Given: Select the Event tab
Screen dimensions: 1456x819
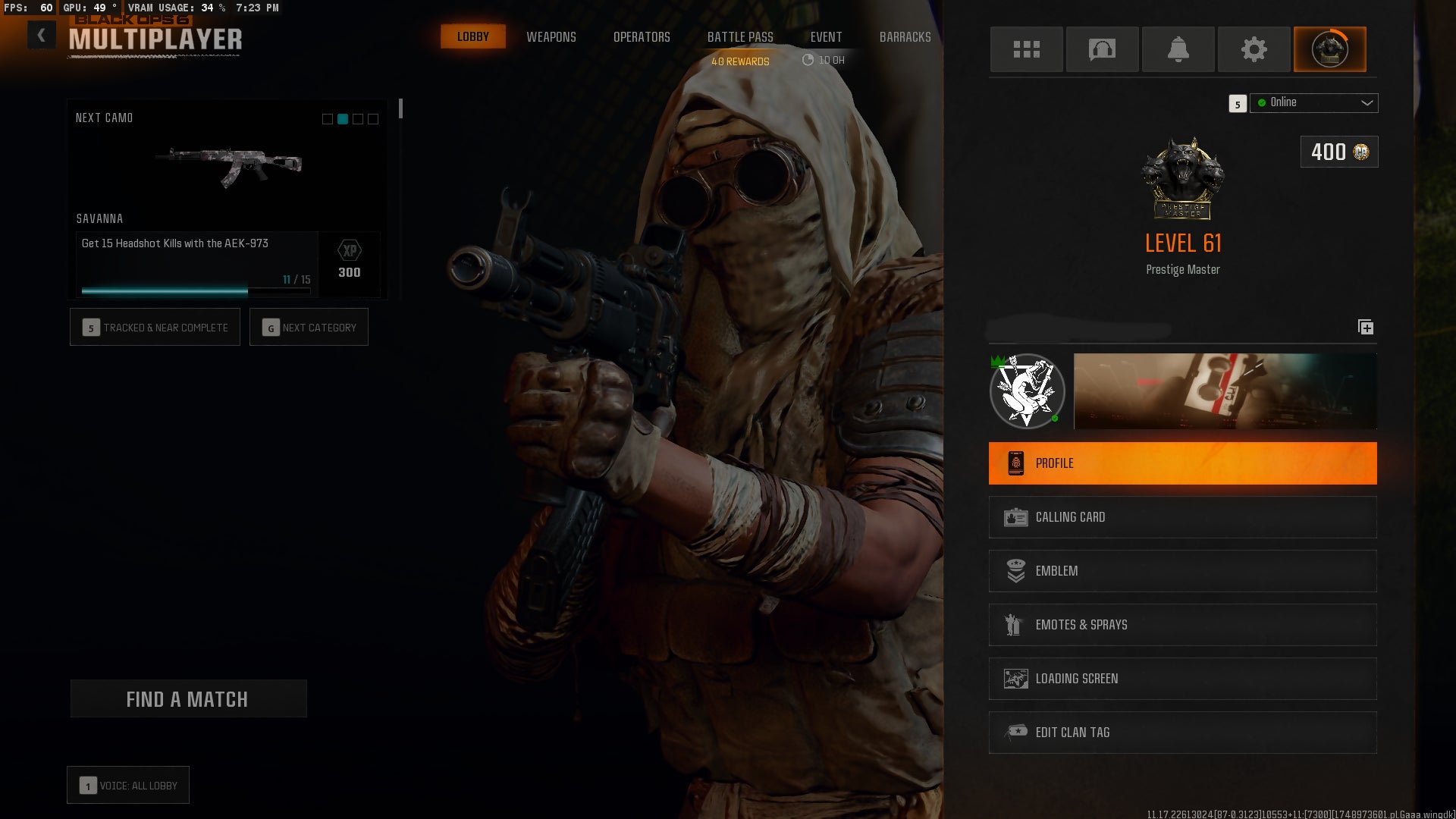Looking at the screenshot, I should point(826,36).
